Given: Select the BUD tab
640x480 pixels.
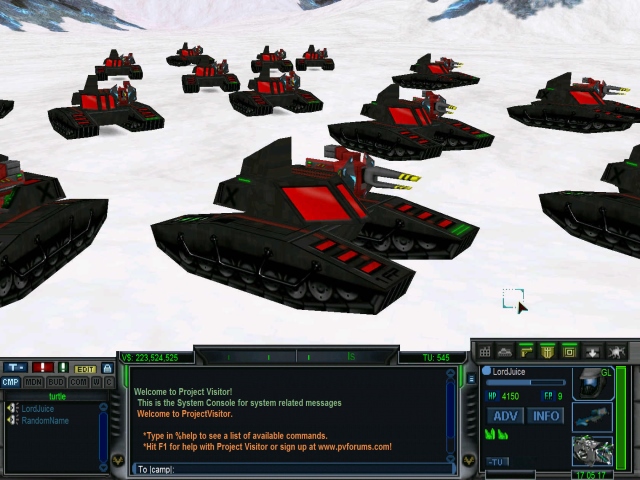Looking at the screenshot, I should pyautogui.click(x=56, y=382).
